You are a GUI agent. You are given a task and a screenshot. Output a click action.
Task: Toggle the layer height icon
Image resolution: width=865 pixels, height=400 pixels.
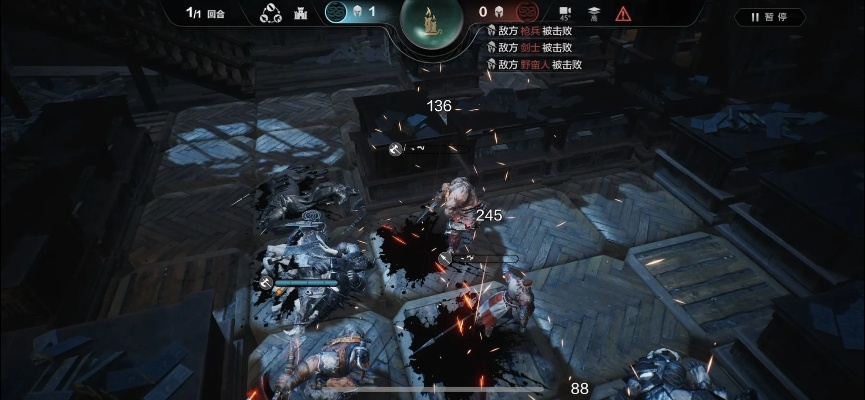[x=593, y=13]
